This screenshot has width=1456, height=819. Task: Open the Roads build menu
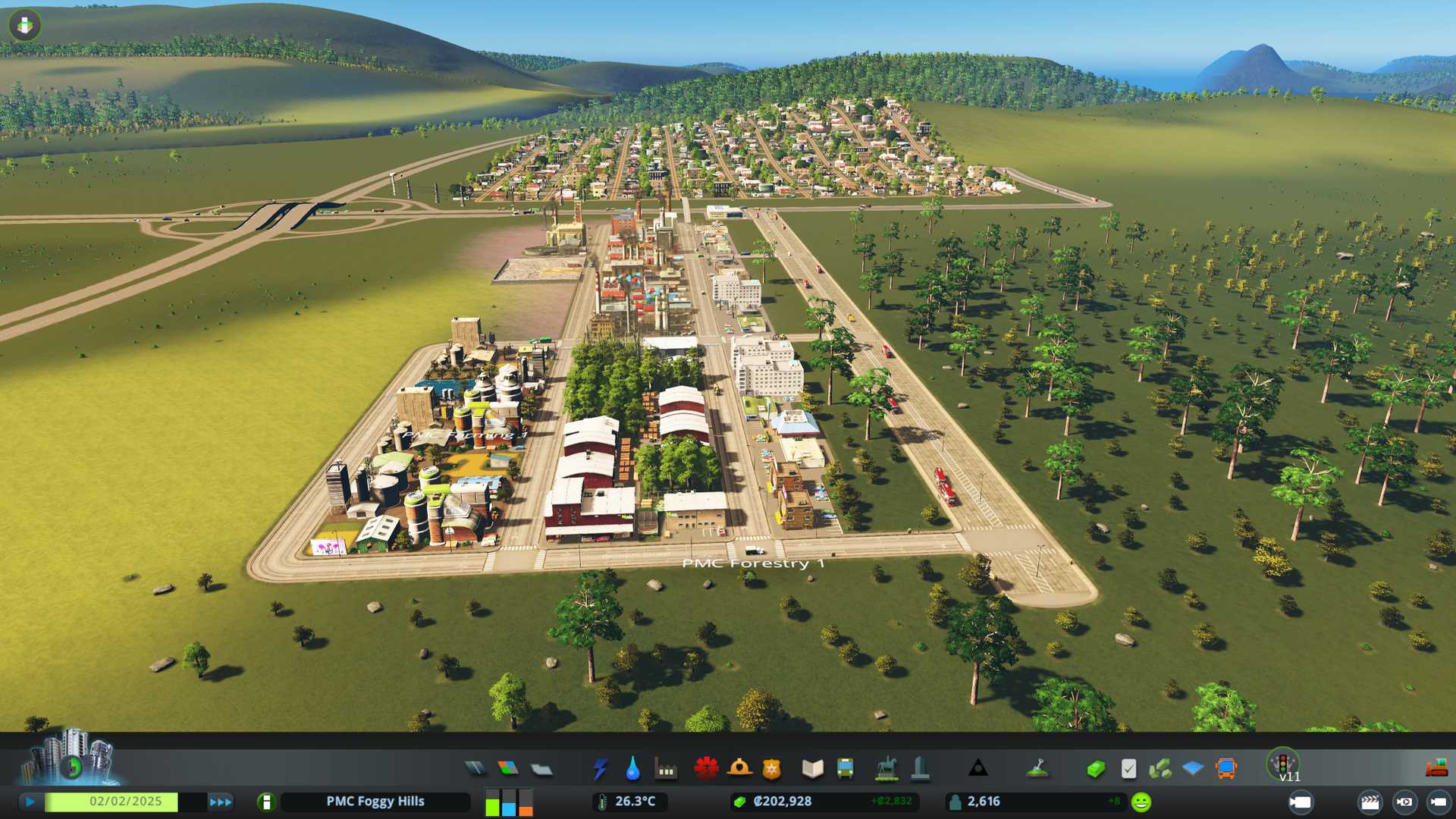(475, 769)
